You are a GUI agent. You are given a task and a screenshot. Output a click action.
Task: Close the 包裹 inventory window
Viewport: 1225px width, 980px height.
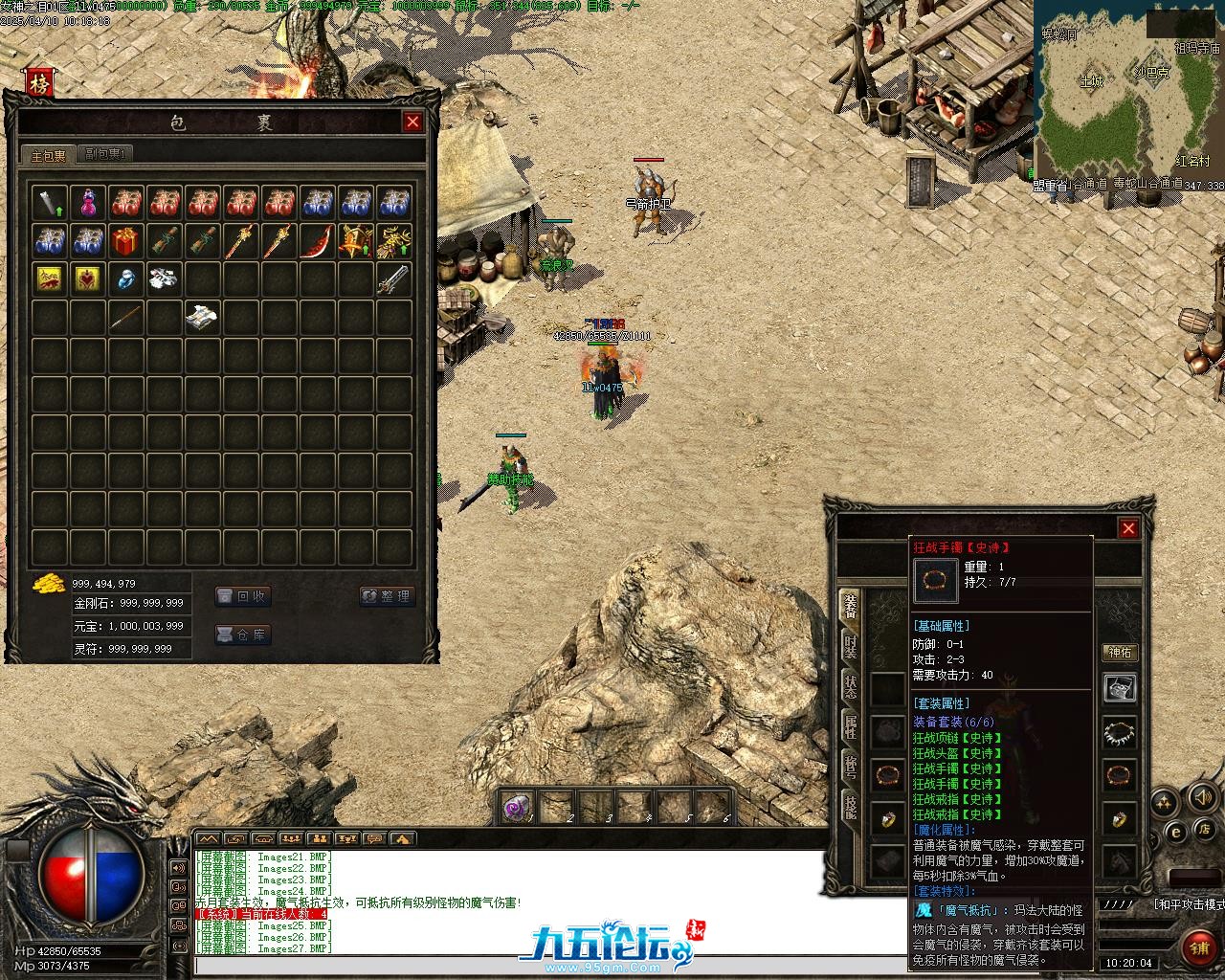pyautogui.click(x=412, y=122)
